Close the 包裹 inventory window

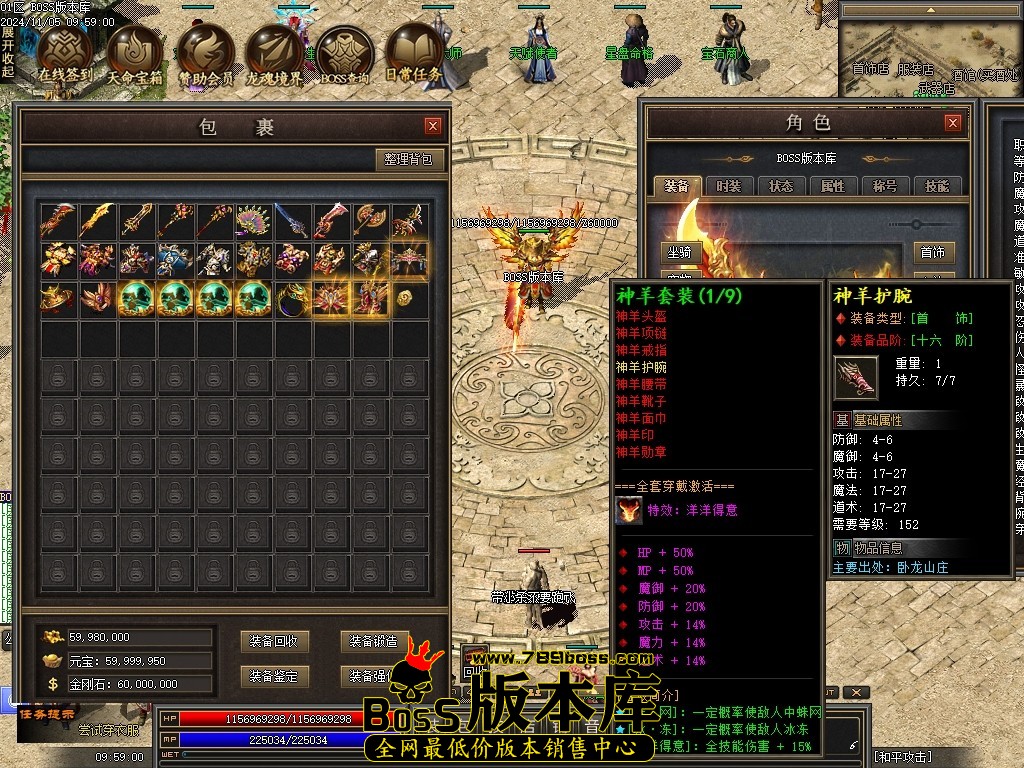[x=433, y=126]
